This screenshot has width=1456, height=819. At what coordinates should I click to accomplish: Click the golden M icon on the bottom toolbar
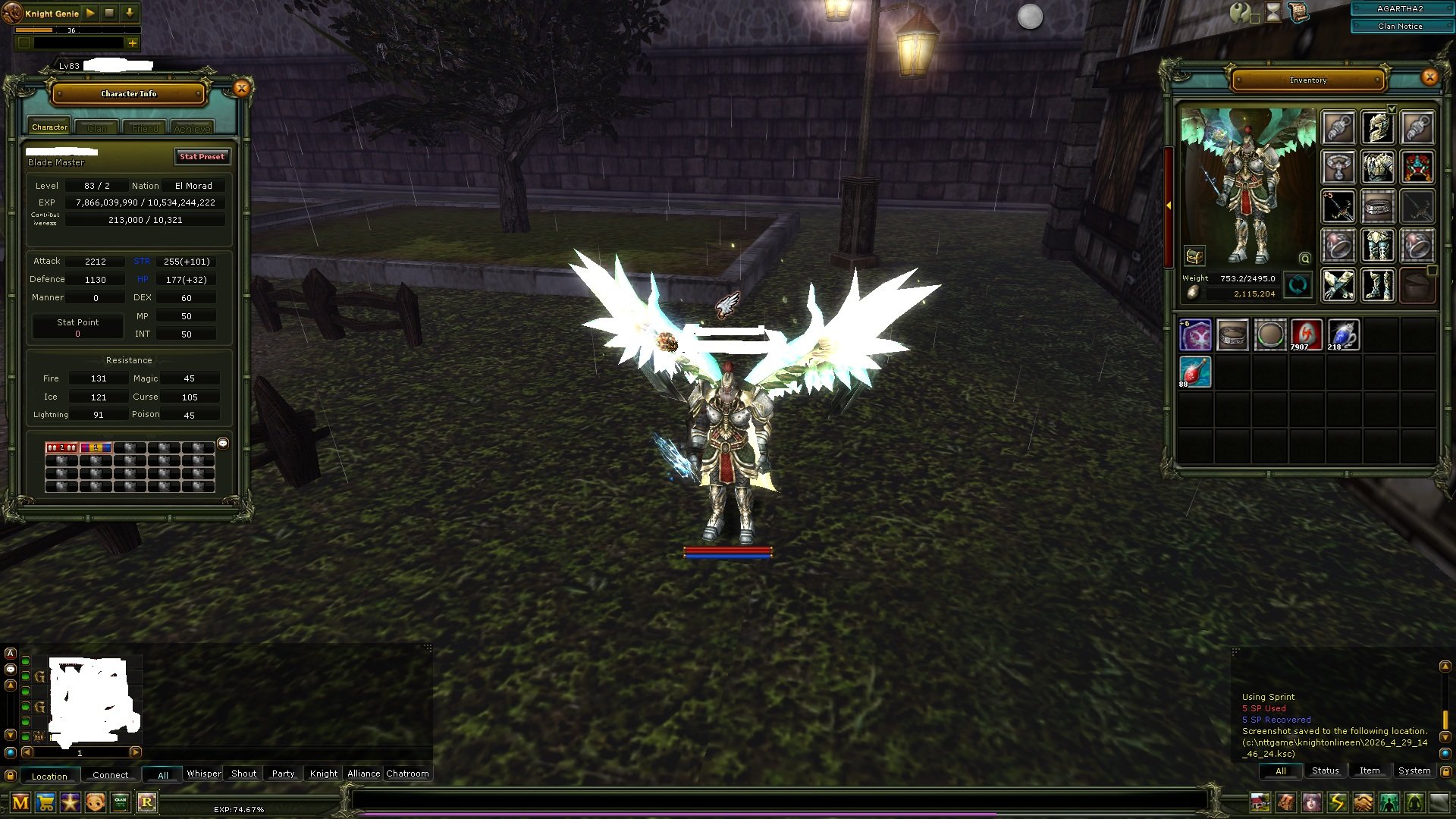coord(20,802)
